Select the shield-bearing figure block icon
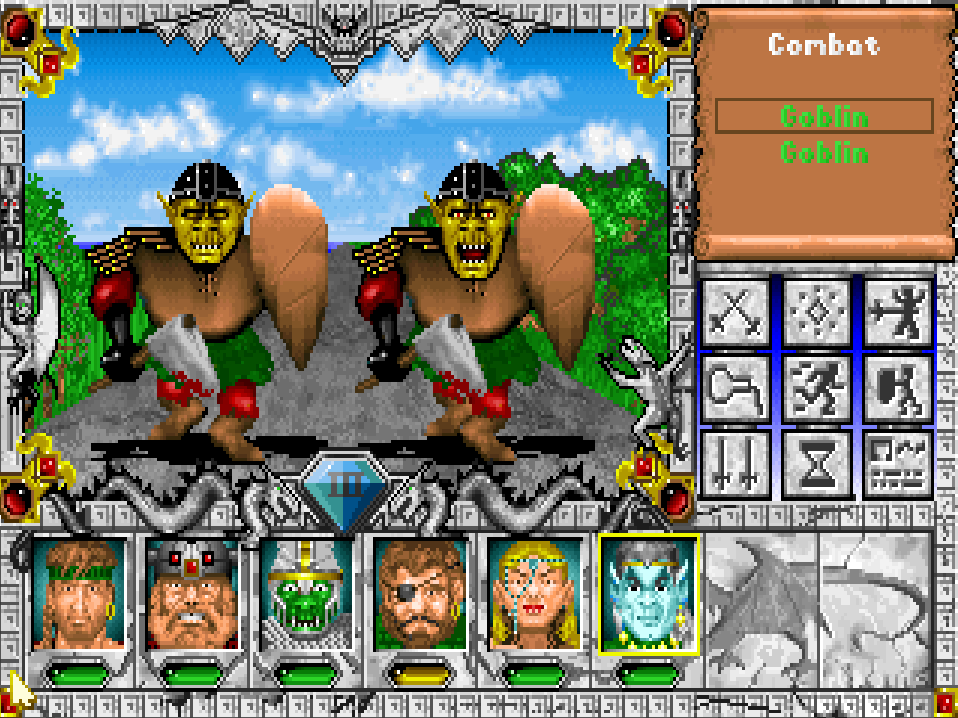The width and height of the screenshot is (958, 718). tap(897, 388)
